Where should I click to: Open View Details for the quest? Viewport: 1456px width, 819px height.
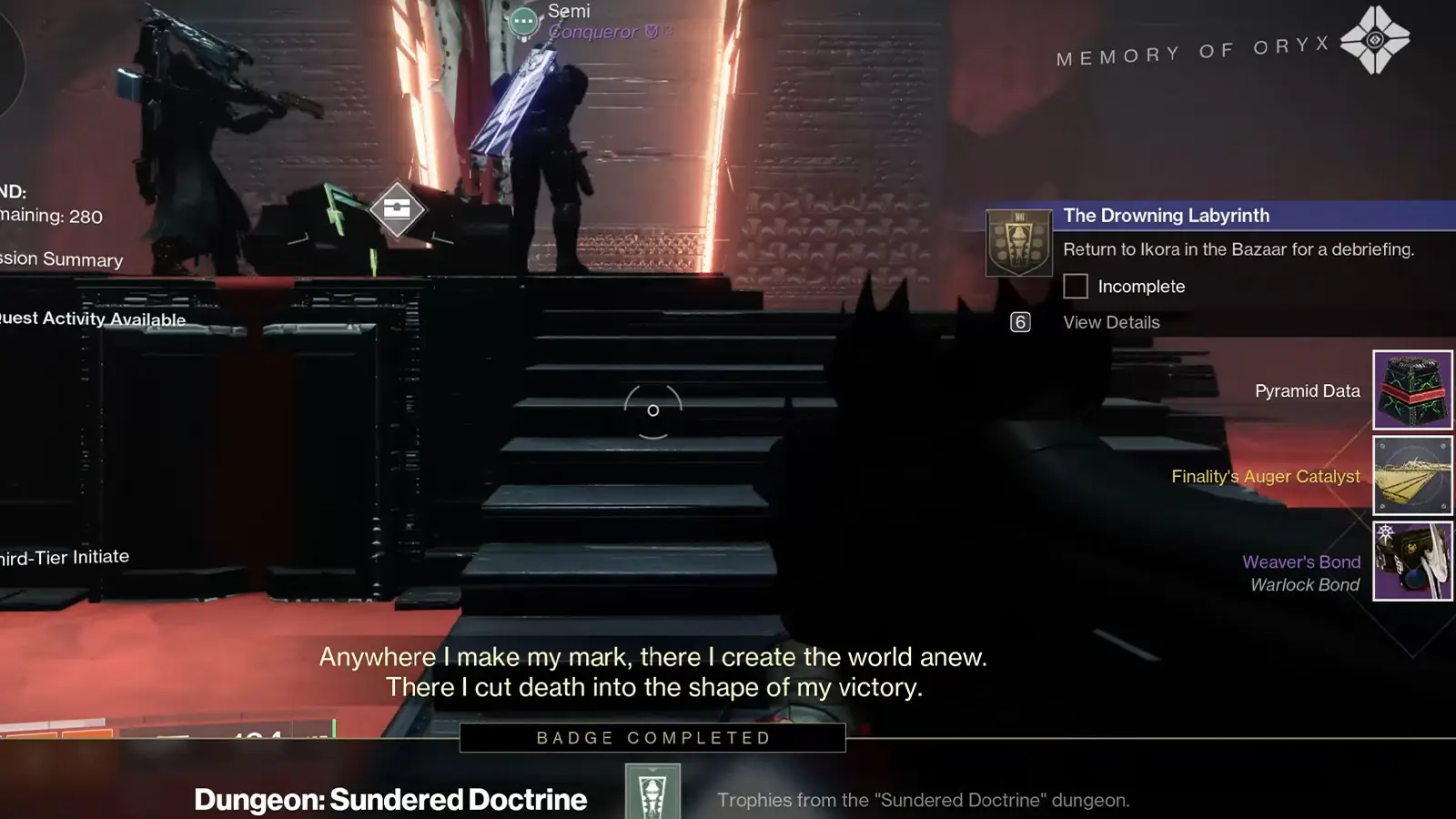point(1111,322)
